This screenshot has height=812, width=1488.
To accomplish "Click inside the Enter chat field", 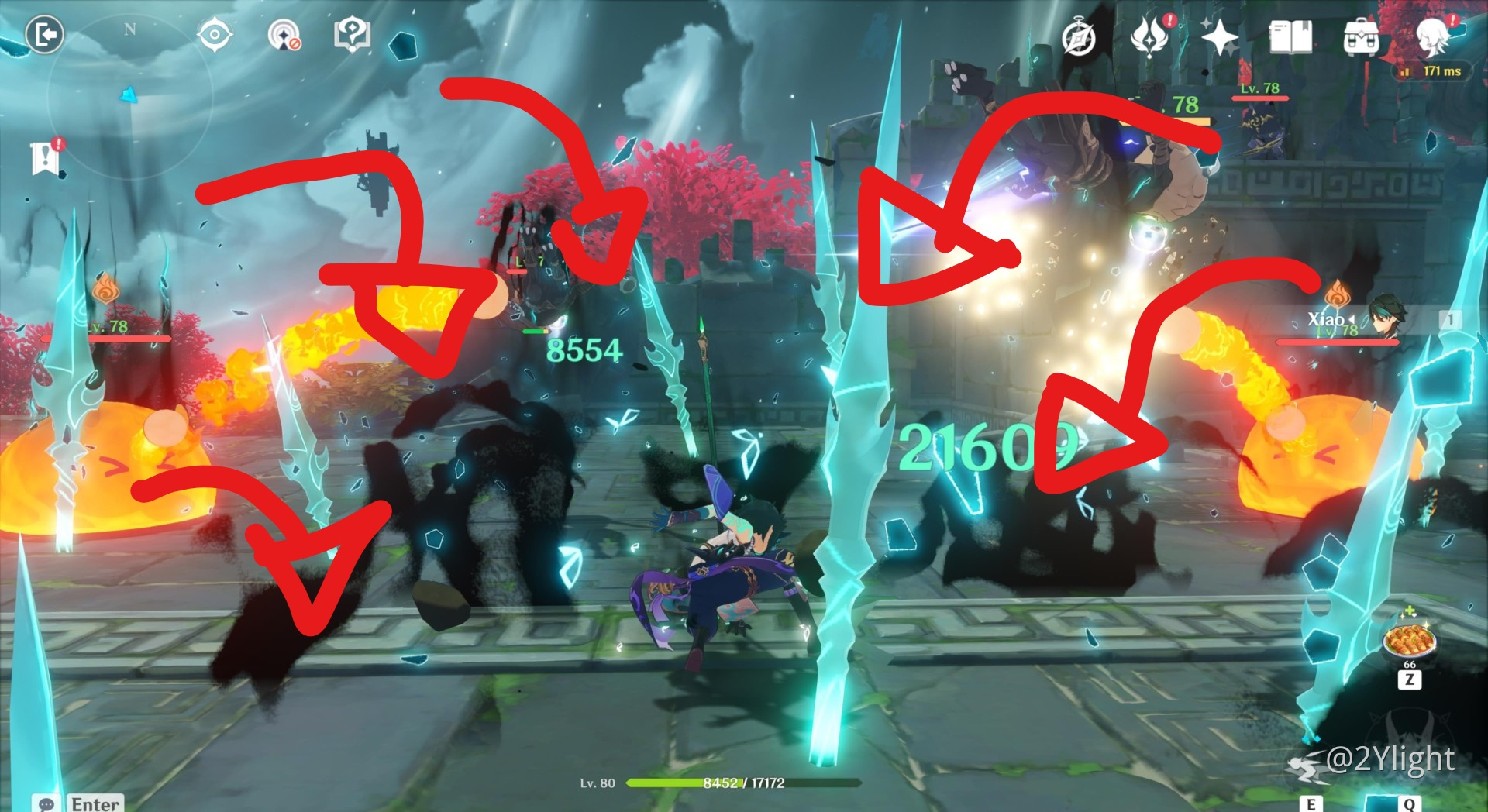I will (x=95, y=804).
